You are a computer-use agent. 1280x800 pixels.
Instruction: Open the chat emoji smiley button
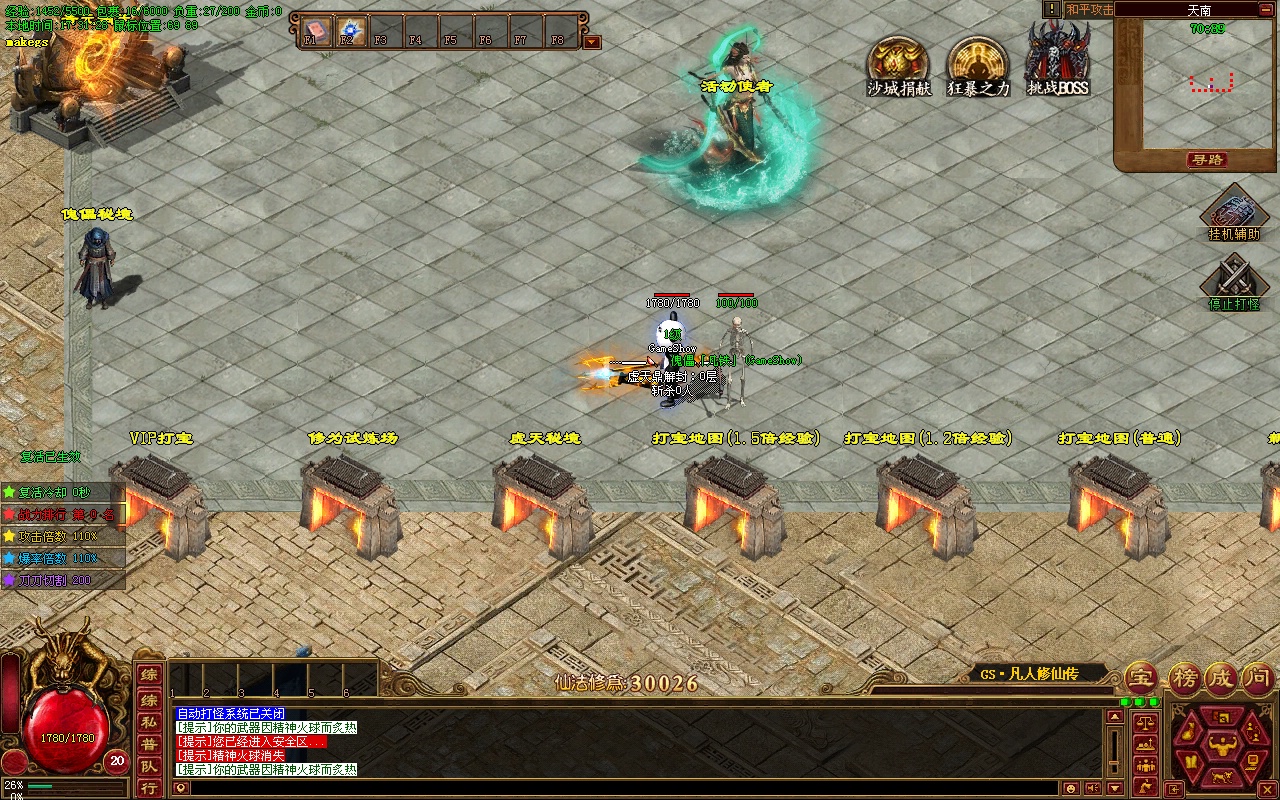(1071, 789)
